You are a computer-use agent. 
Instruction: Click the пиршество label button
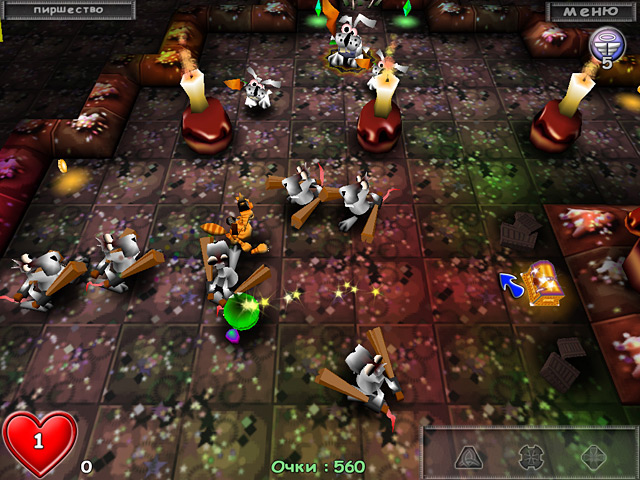[x=66, y=9]
